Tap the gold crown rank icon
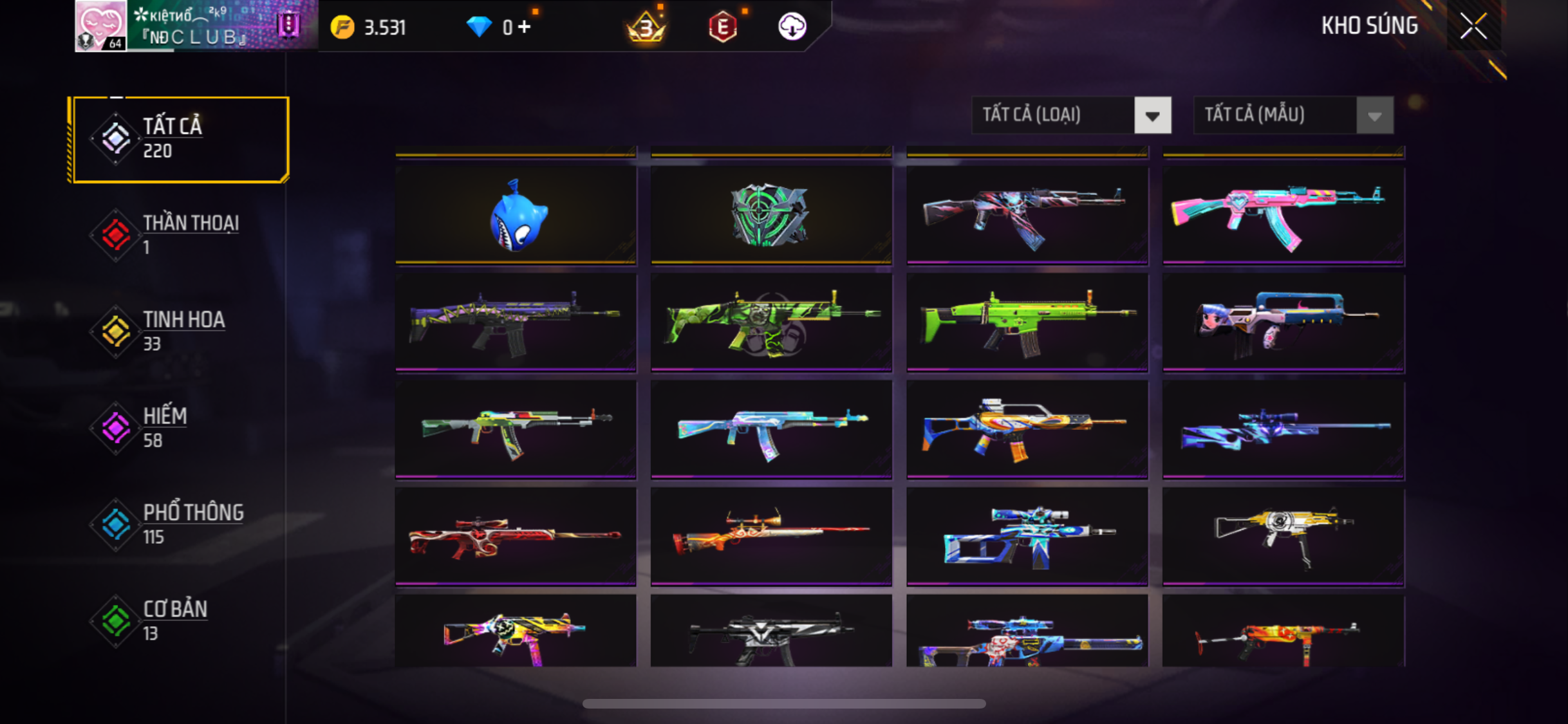 coord(646,27)
